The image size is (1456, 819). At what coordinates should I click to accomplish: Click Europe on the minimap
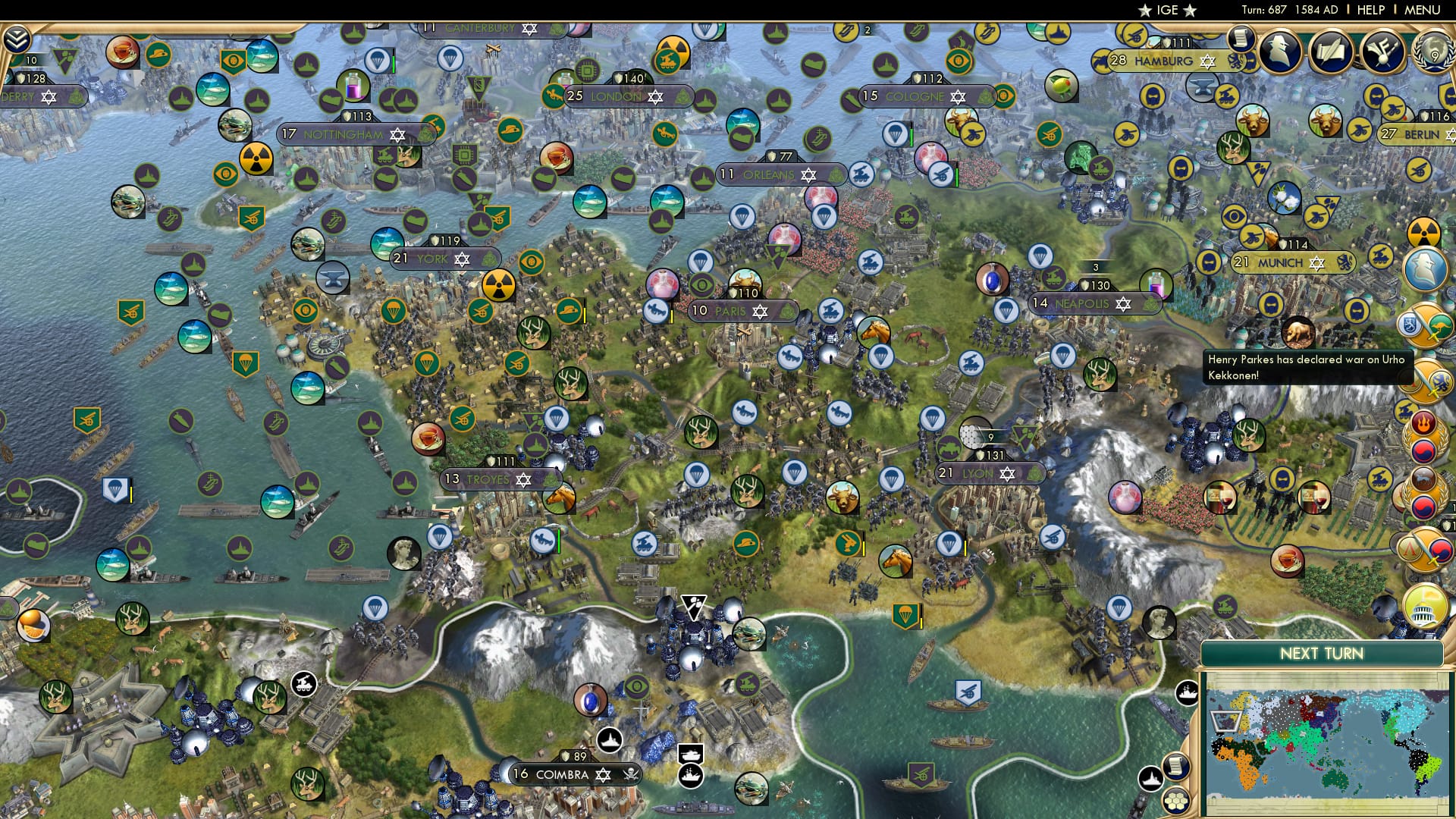click(1225, 721)
